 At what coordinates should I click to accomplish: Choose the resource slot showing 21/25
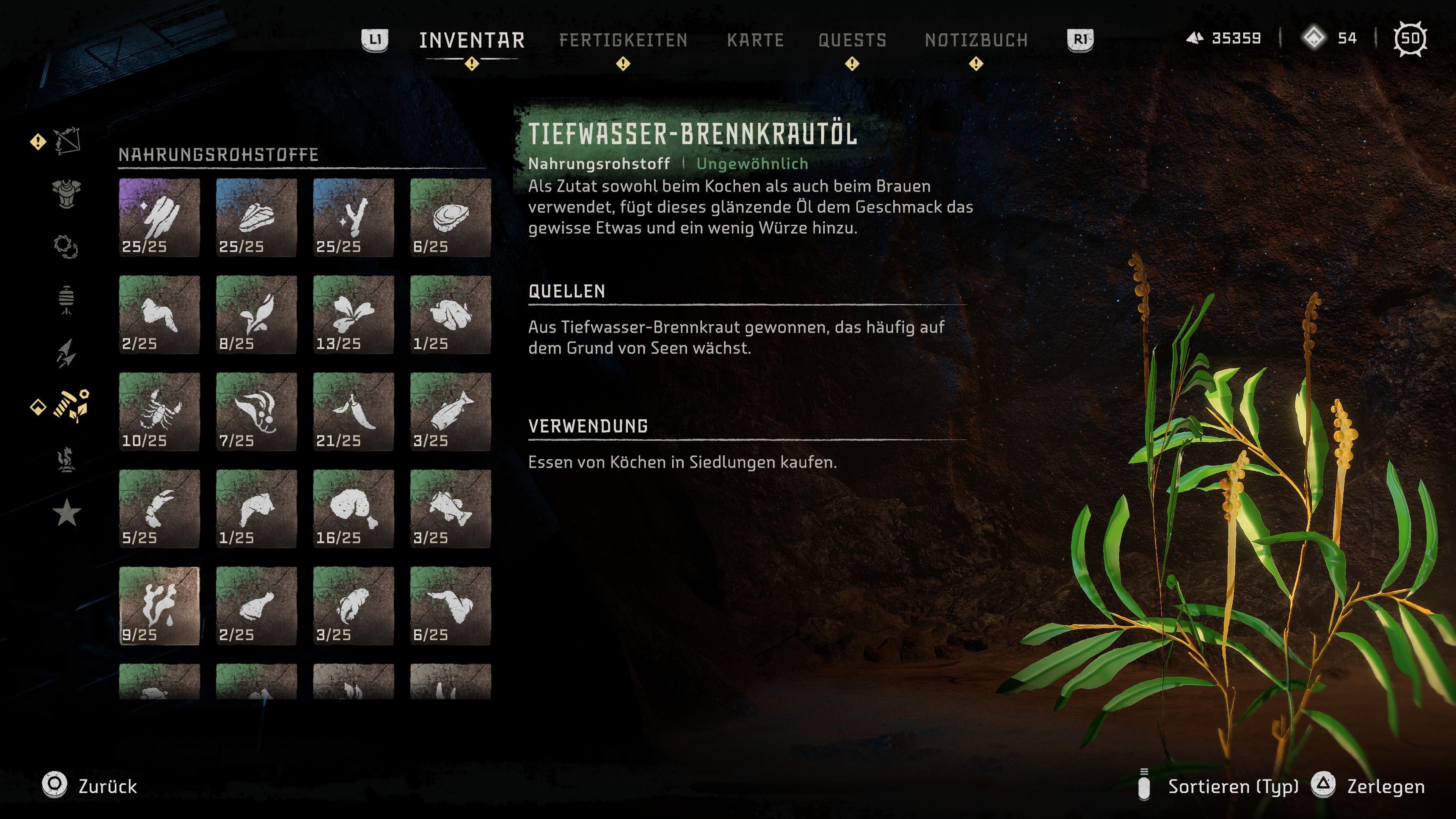(x=353, y=412)
